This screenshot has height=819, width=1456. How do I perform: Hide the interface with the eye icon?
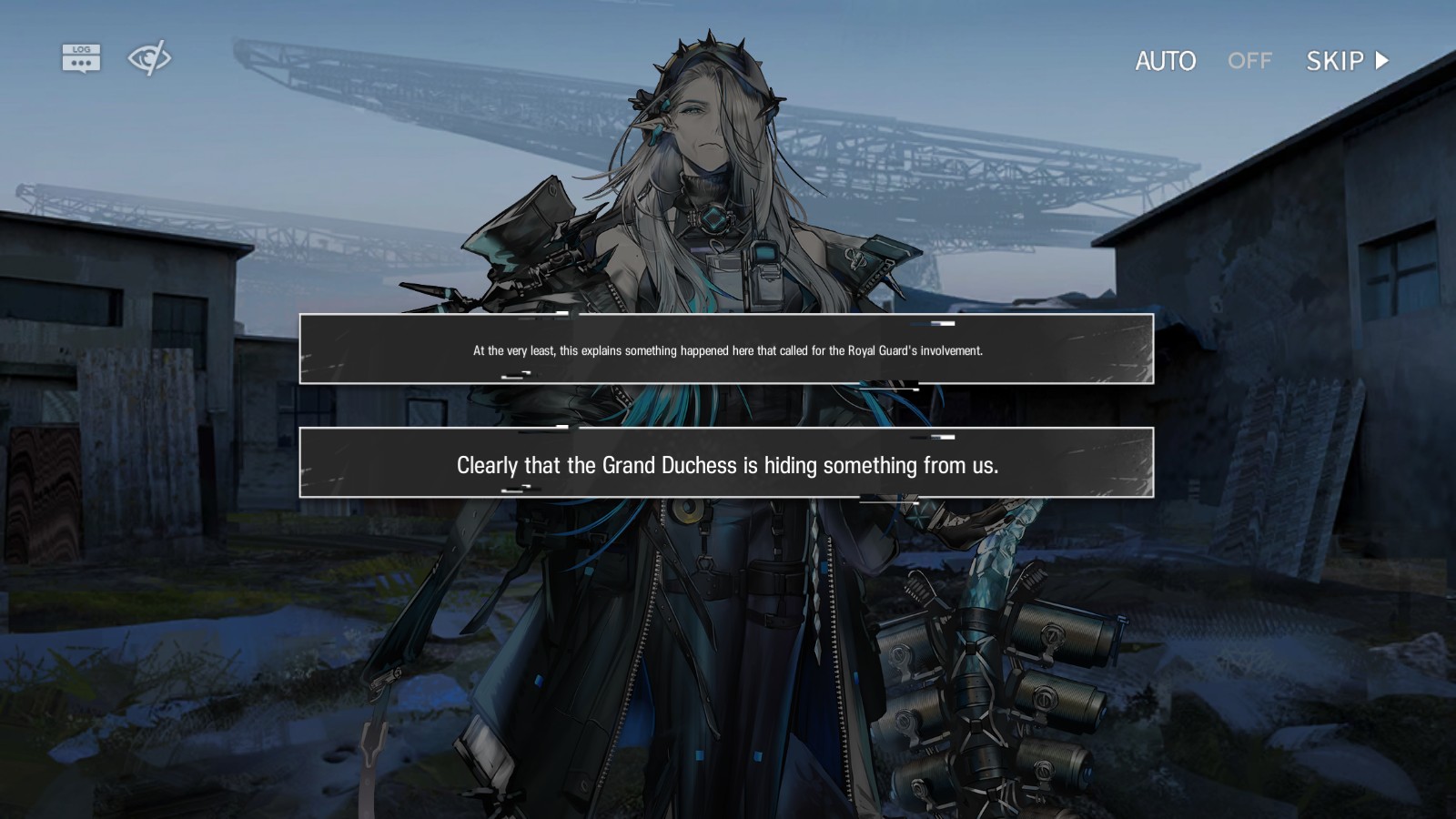(148, 58)
